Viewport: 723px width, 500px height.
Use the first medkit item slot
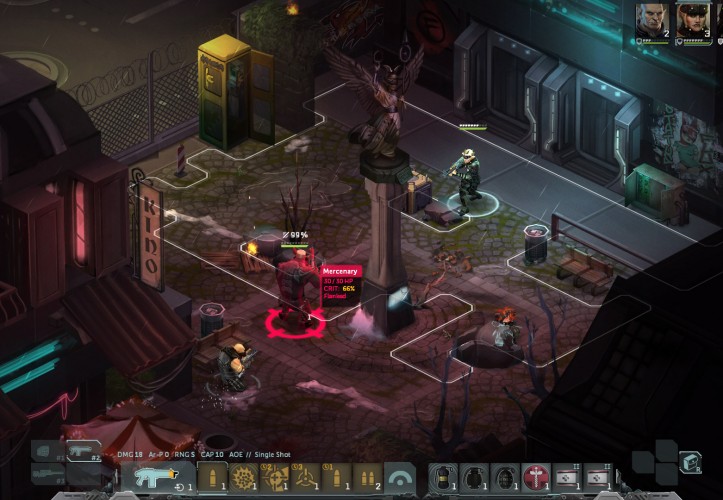567,478
